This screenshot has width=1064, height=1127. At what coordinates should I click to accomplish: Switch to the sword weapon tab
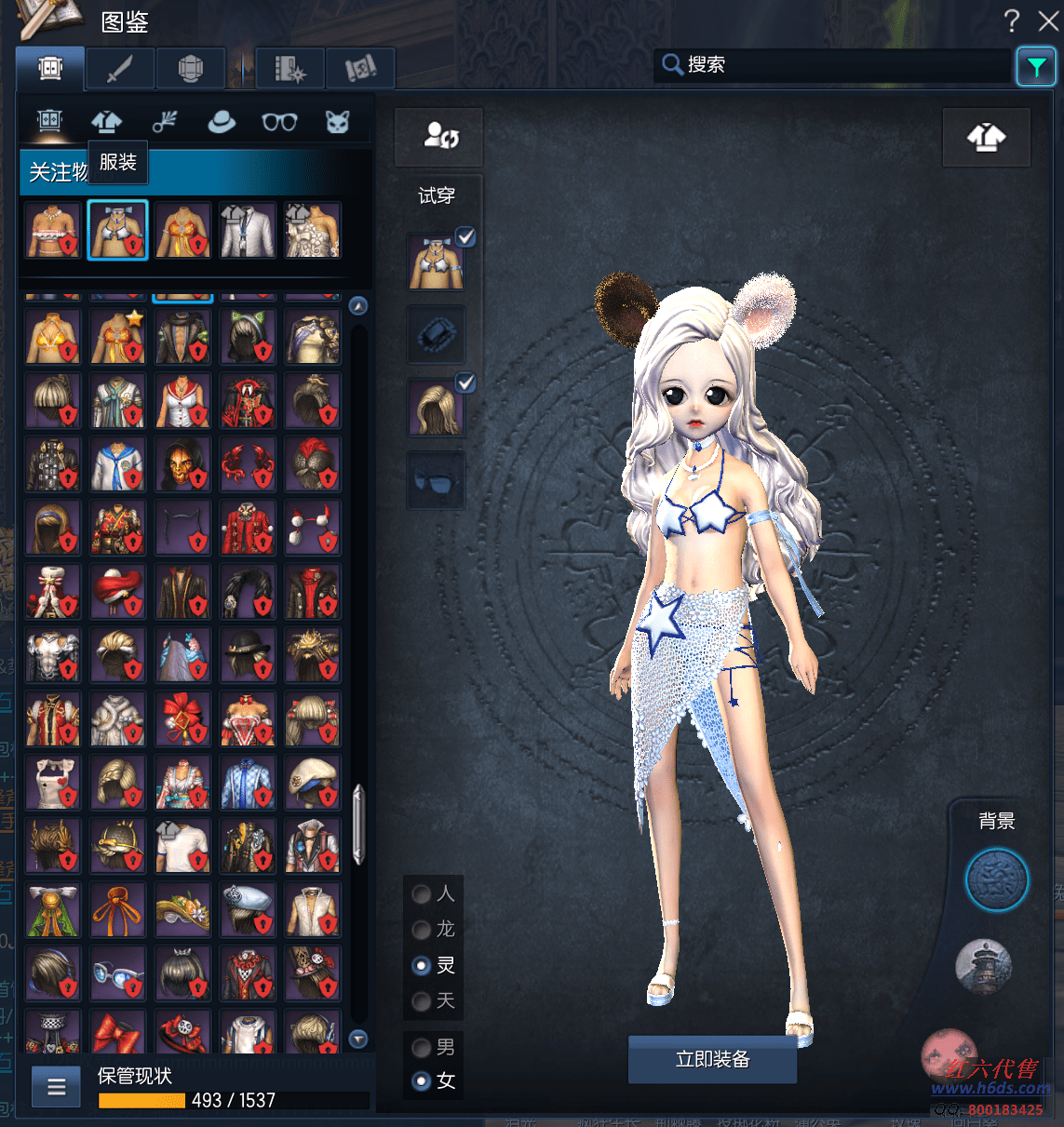pyautogui.click(x=120, y=68)
